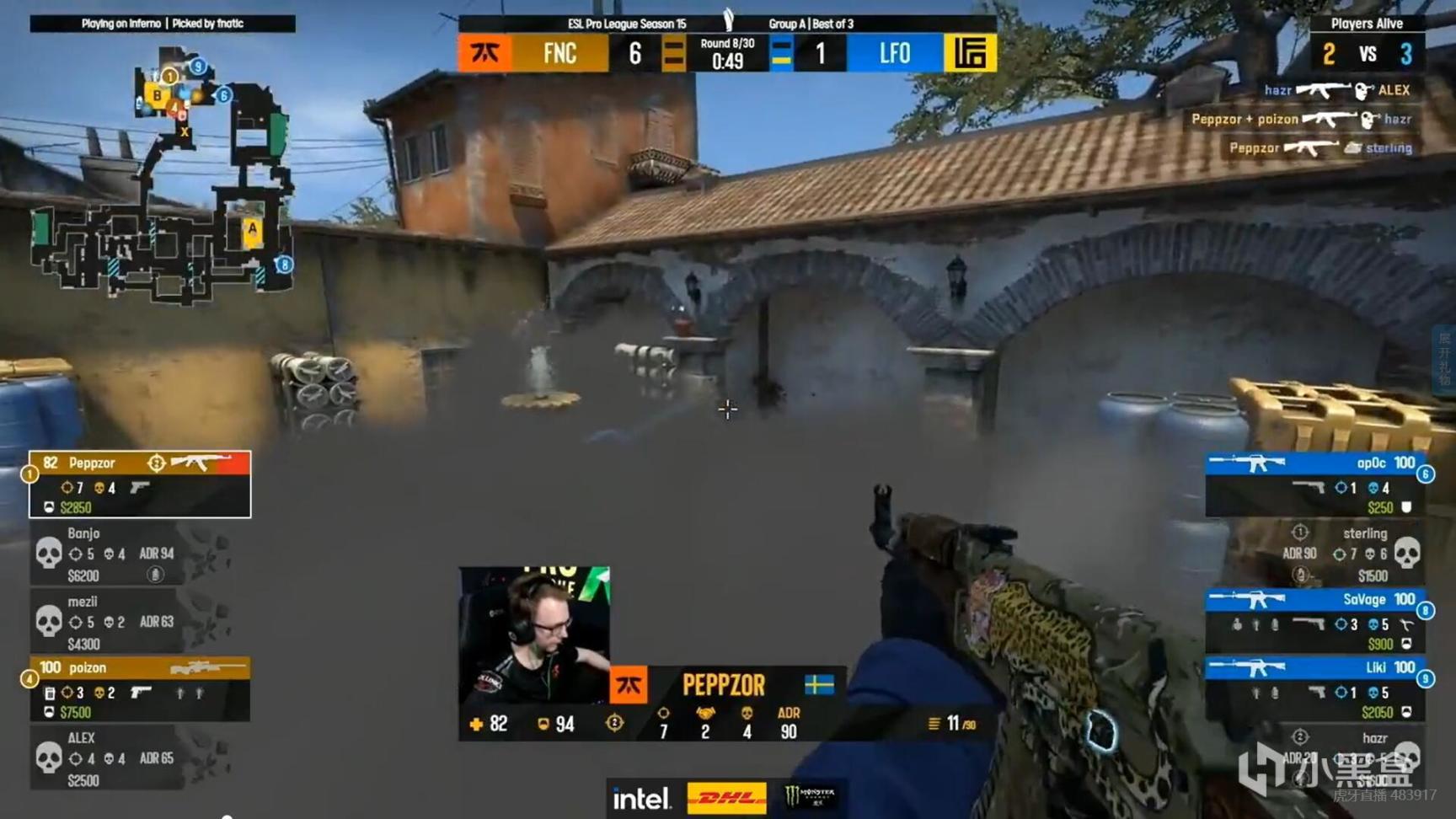Click PEPPZOR's name on the spotlight banner

(723, 685)
